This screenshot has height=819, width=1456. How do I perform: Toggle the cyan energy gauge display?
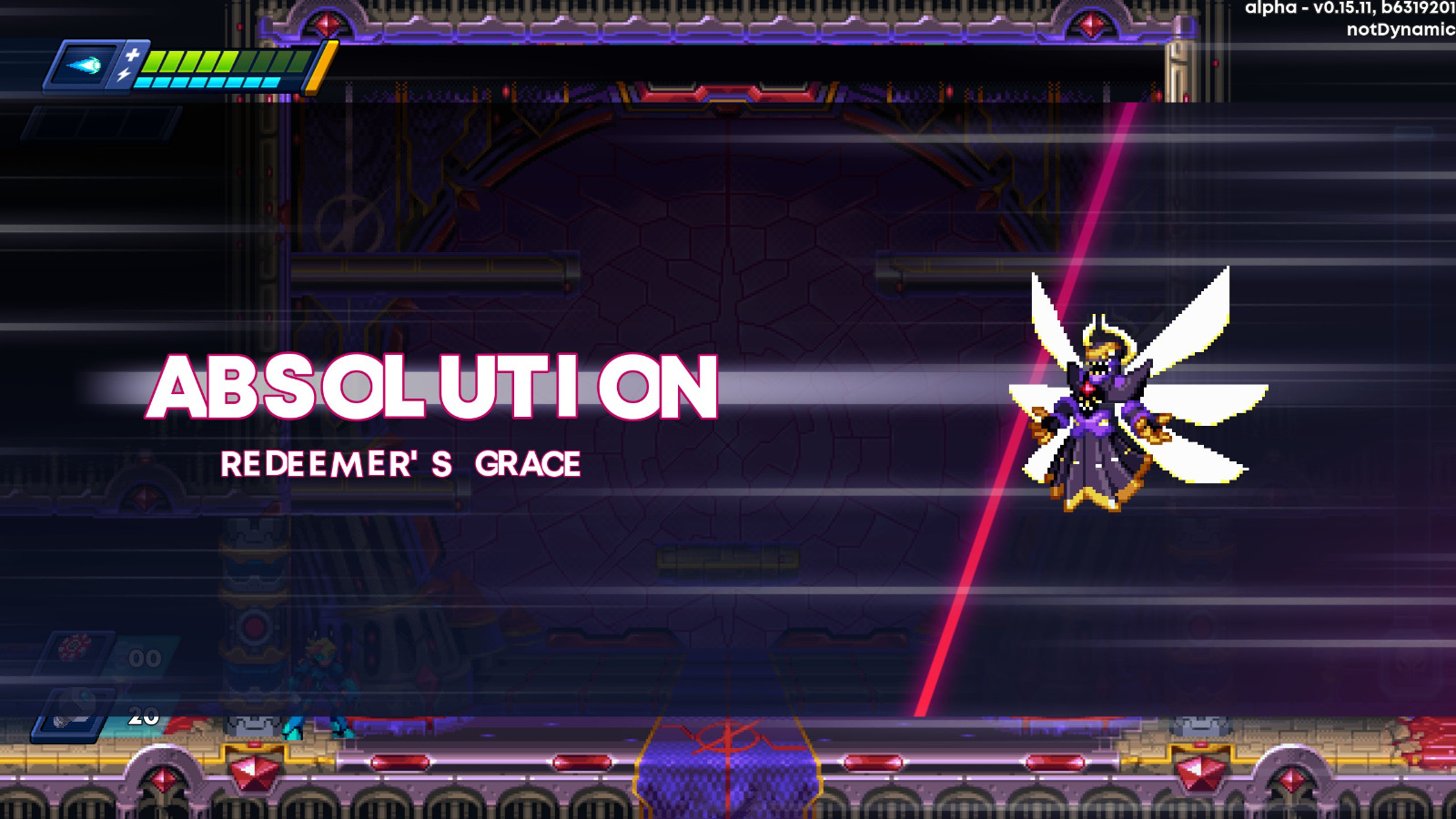(209, 84)
